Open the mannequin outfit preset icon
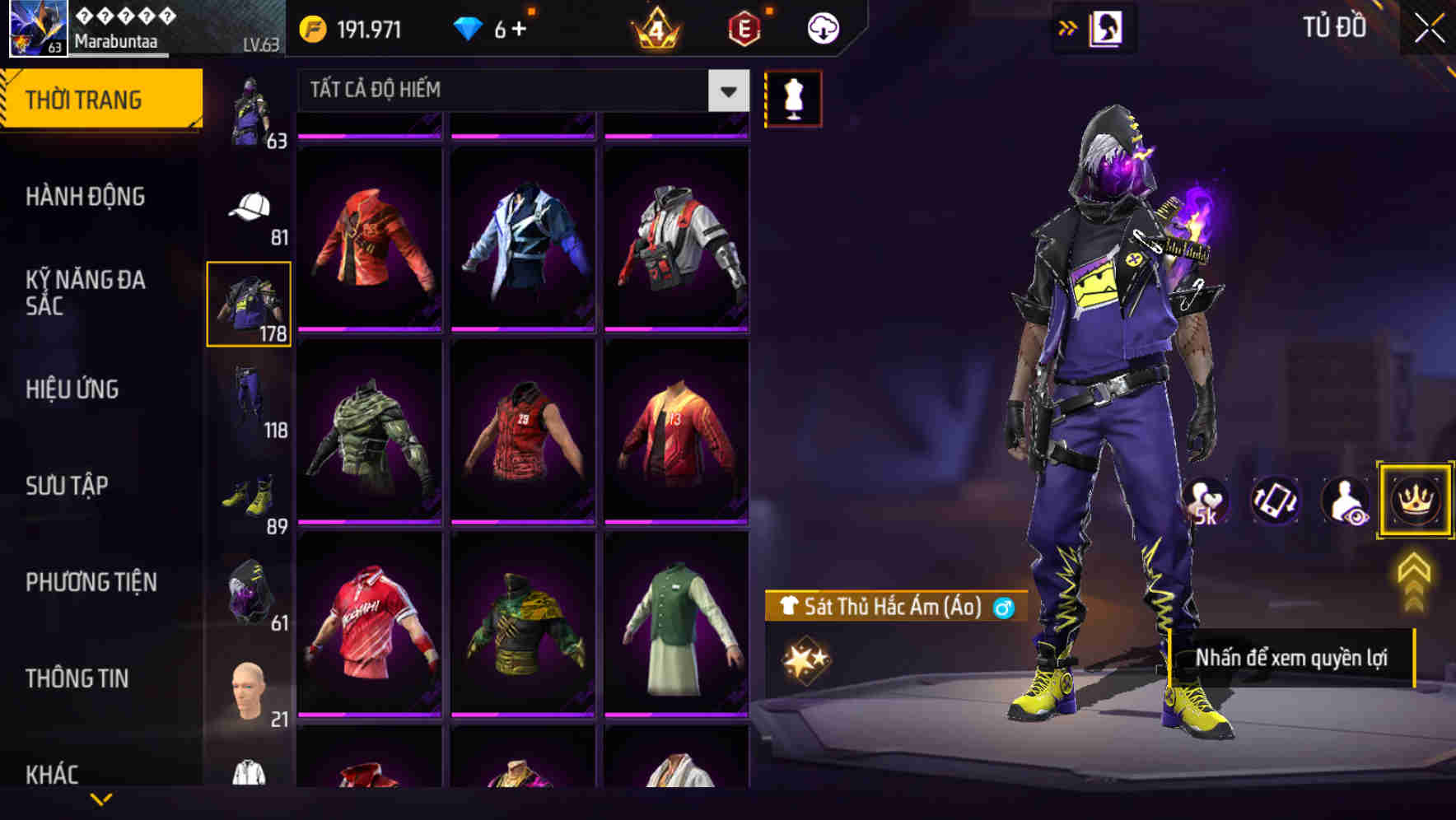The height and width of the screenshot is (820, 1456). click(x=793, y=98)
